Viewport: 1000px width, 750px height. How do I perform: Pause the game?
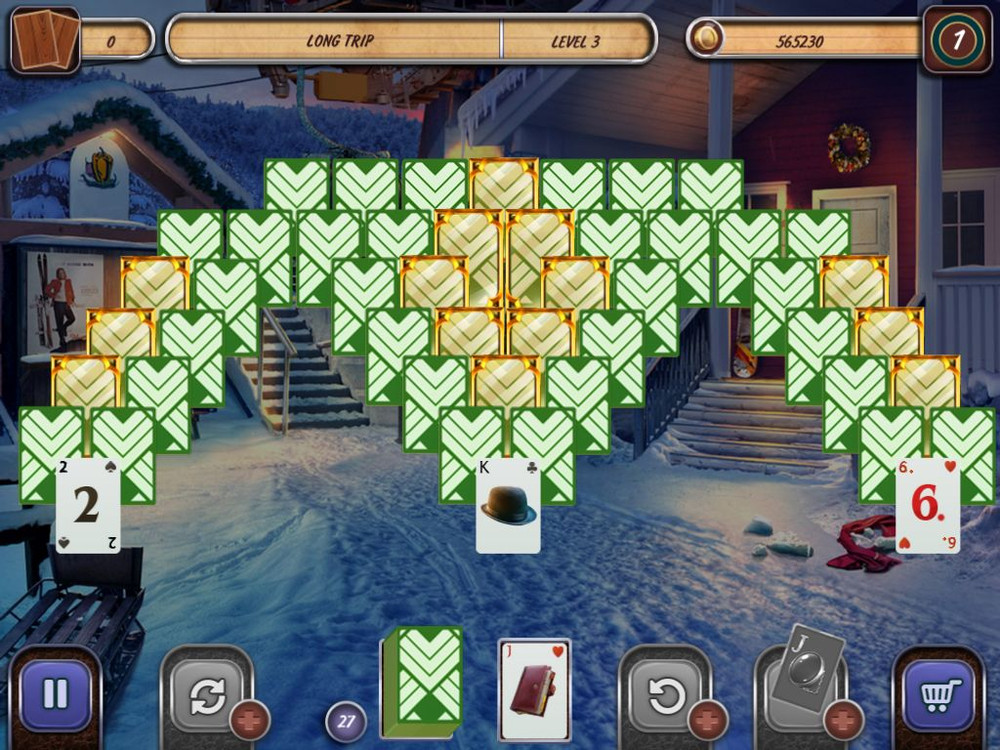56,695
